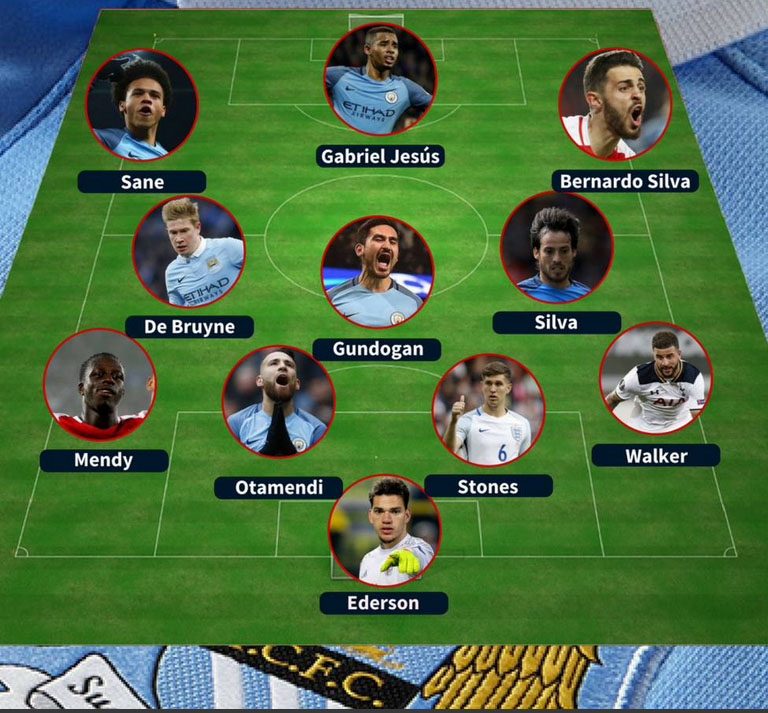The width and height of the screenshot is (768, 713).
Task: Pick Otamendi's portrait circle
Action: coord(278,402)
